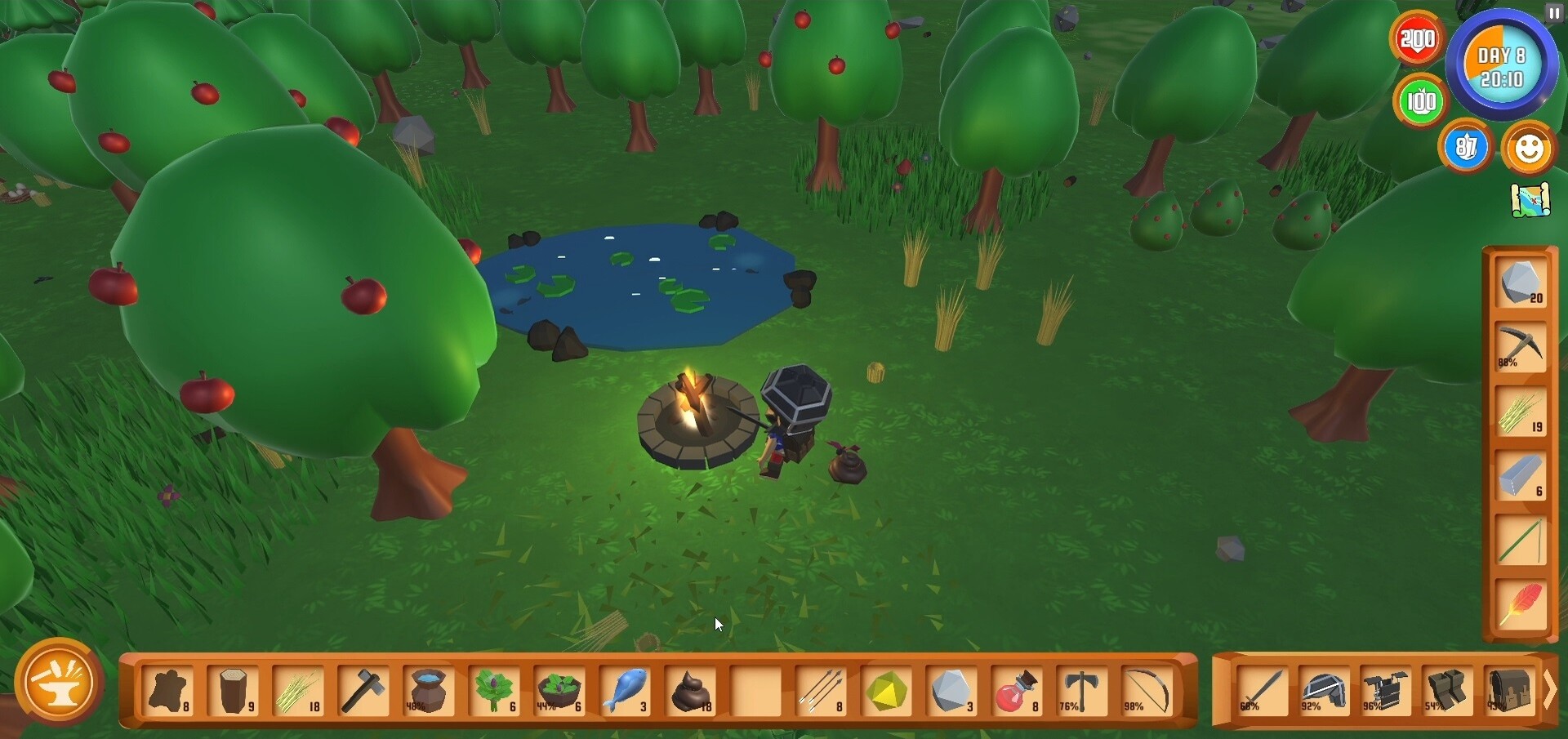The width and height of the screenshot is (1568, 739).
Task: Select the sword equipment slot
Action: 1261,691
